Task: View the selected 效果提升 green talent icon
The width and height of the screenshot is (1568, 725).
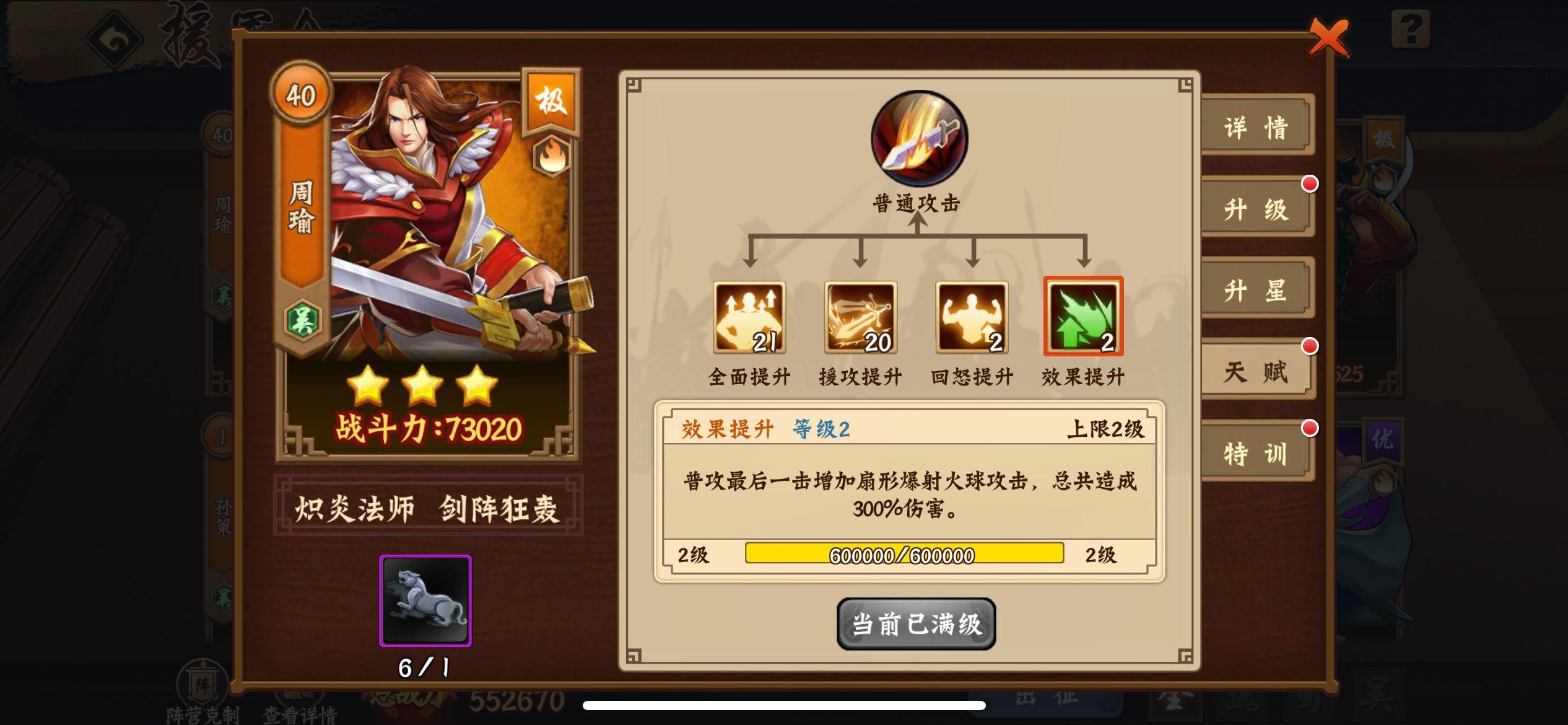Action: (1082, 320)
